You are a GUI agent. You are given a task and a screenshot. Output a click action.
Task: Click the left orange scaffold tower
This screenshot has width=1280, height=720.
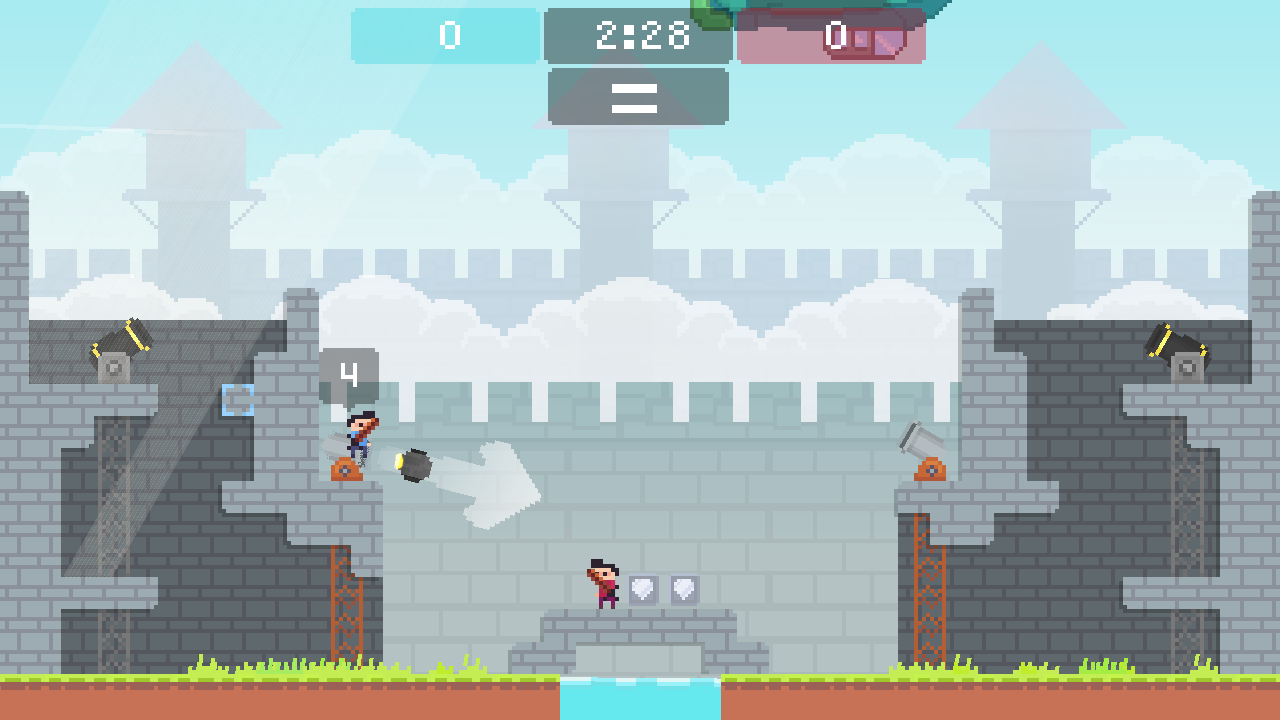click(349, 600)
